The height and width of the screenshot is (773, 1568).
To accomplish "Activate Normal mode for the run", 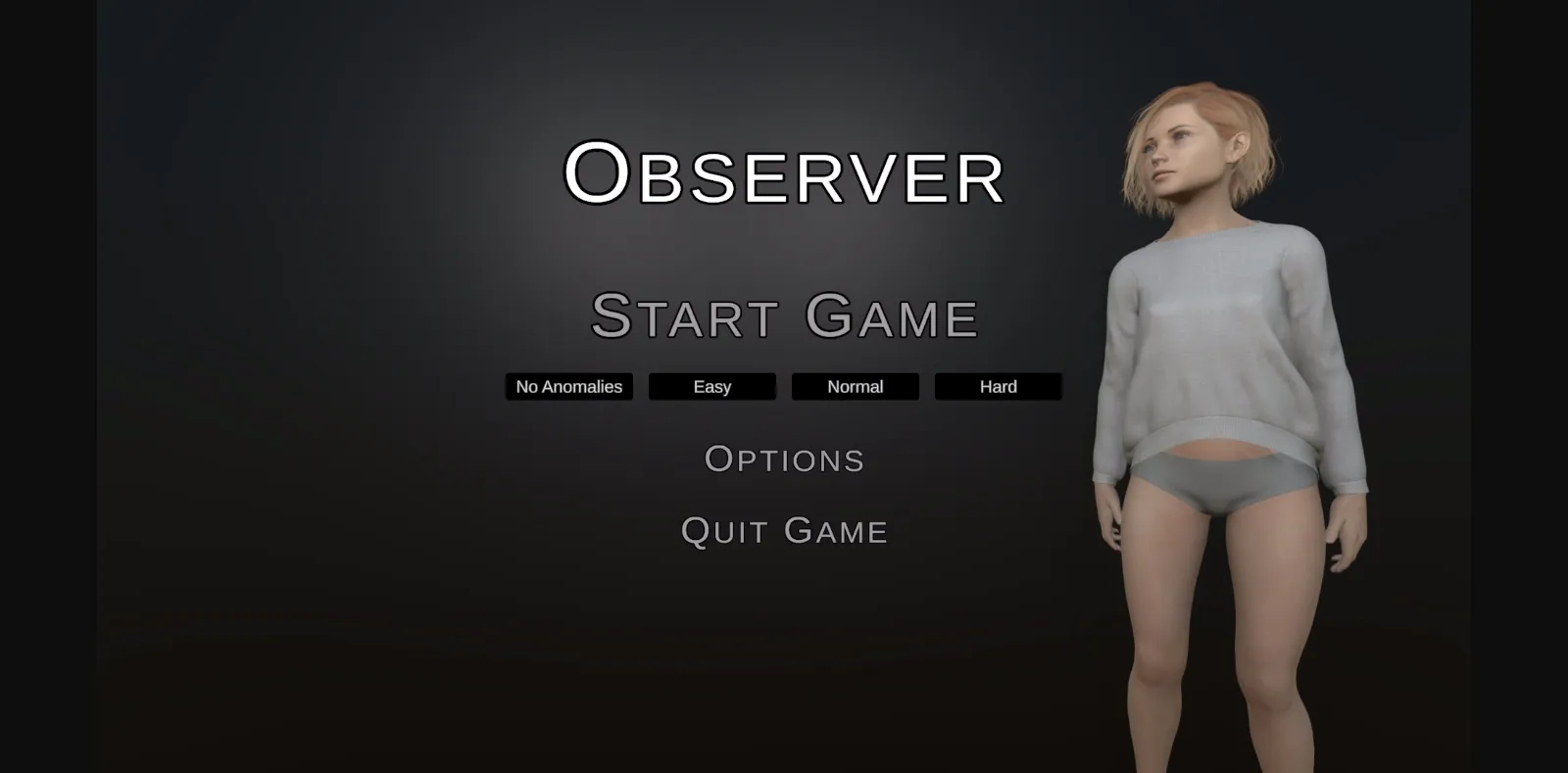I will [x=854, y=386].
